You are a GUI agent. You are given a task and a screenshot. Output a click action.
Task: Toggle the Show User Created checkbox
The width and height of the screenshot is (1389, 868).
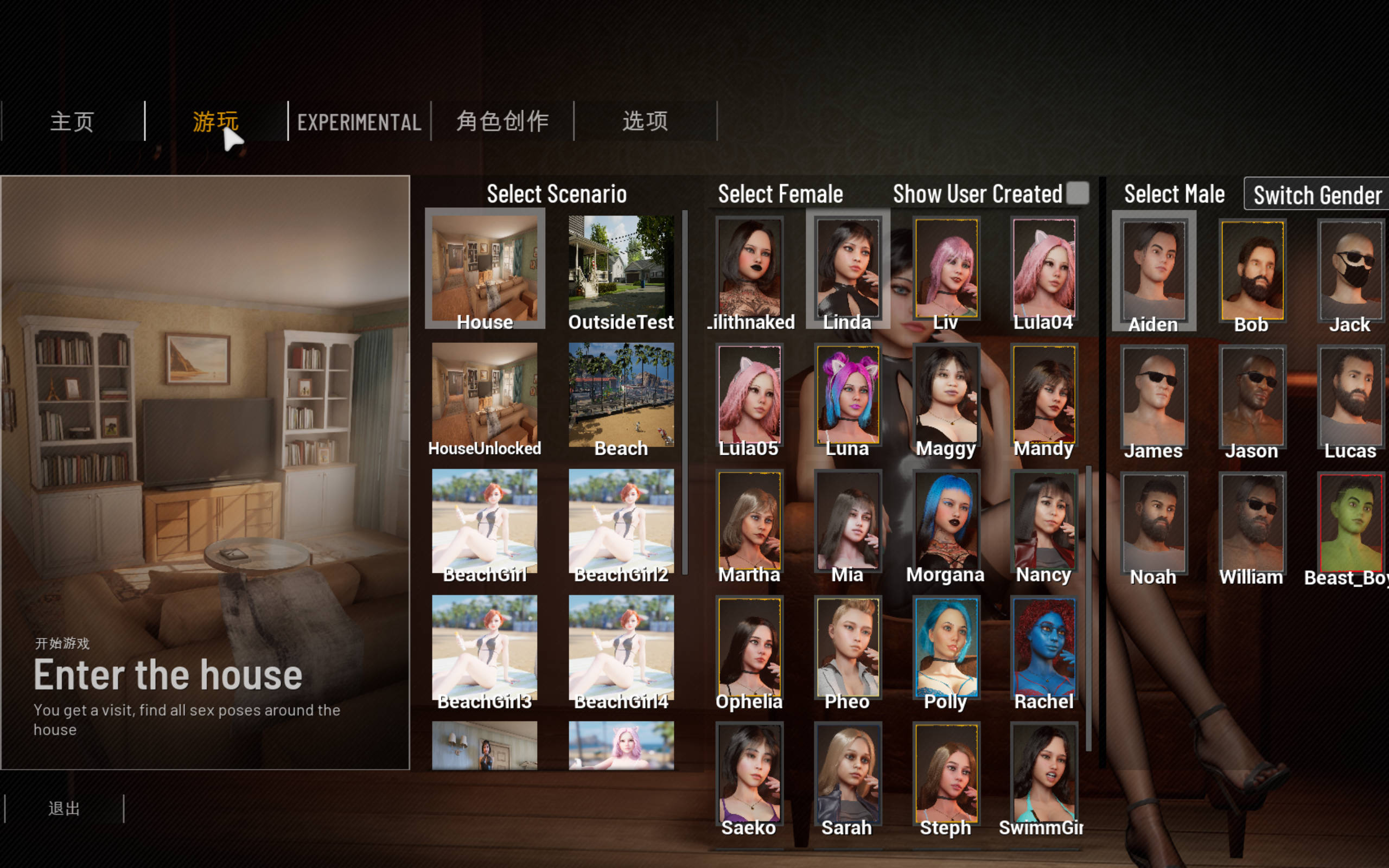click(1078, 194)
